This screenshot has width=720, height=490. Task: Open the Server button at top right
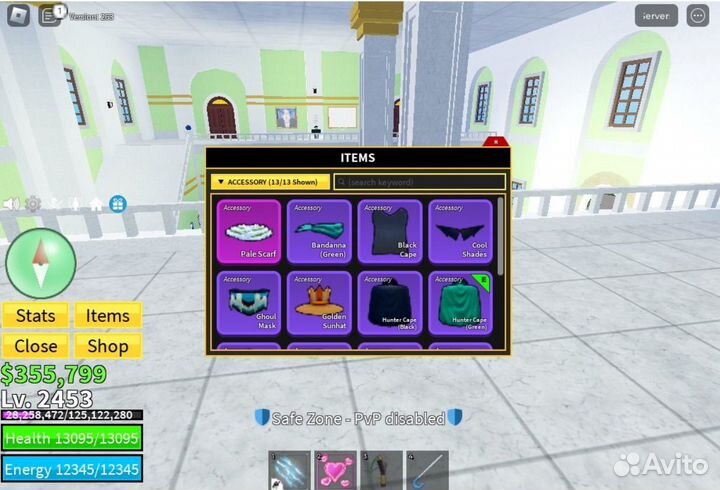tap(656, 16)
